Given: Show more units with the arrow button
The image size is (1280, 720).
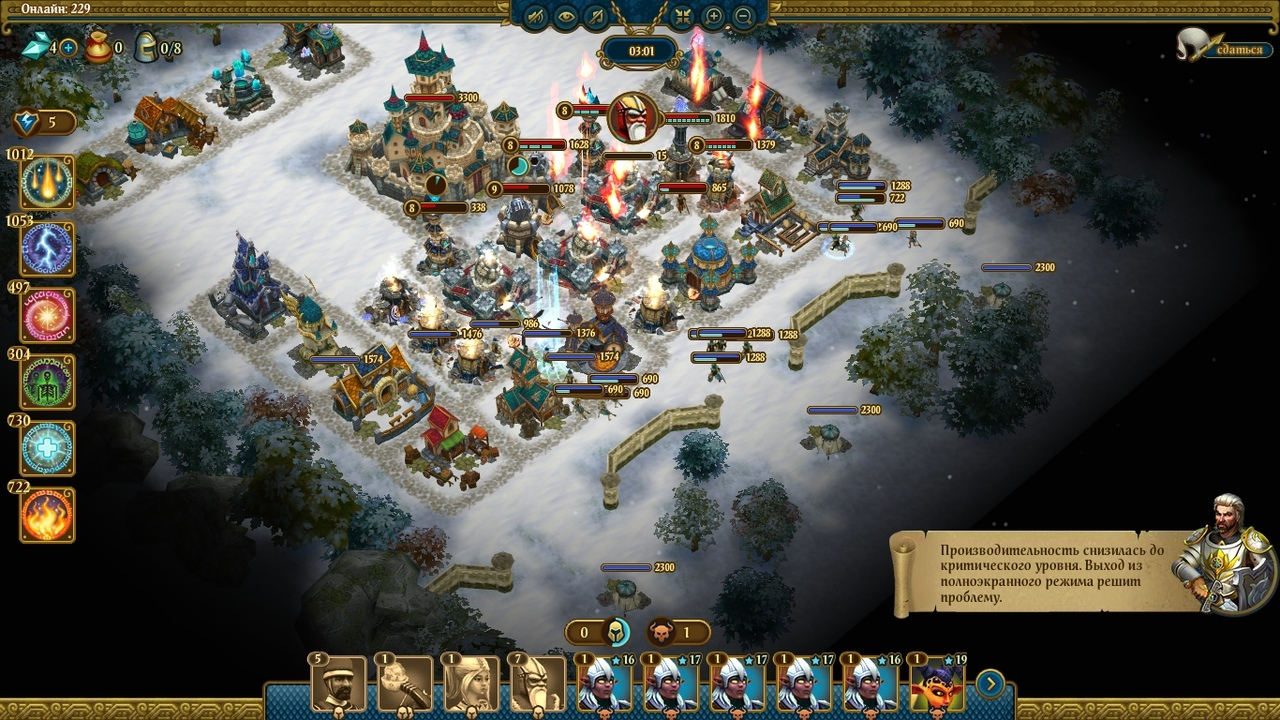Looking at the screenshot, I should [x=990, y=684].
